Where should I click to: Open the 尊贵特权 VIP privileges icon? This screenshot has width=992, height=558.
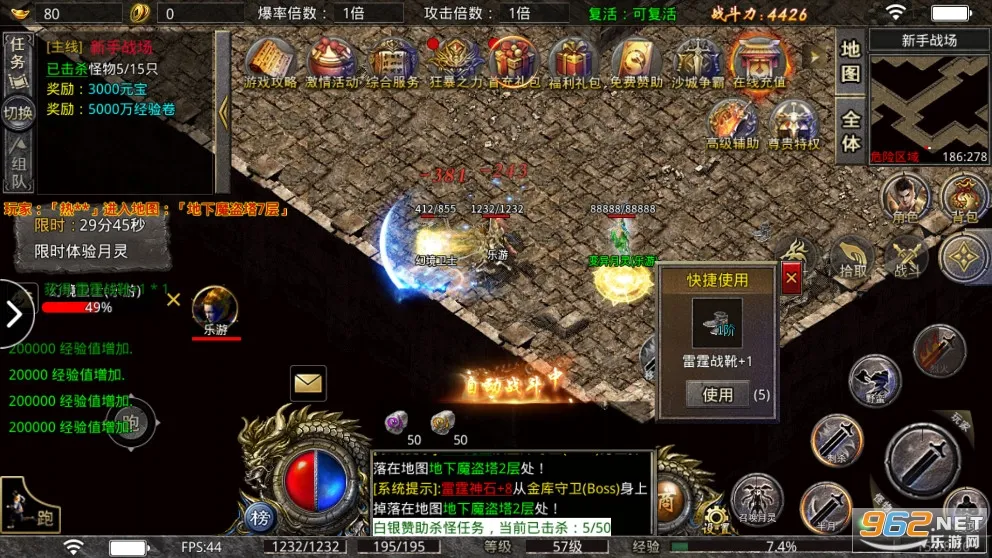(794, 126)
